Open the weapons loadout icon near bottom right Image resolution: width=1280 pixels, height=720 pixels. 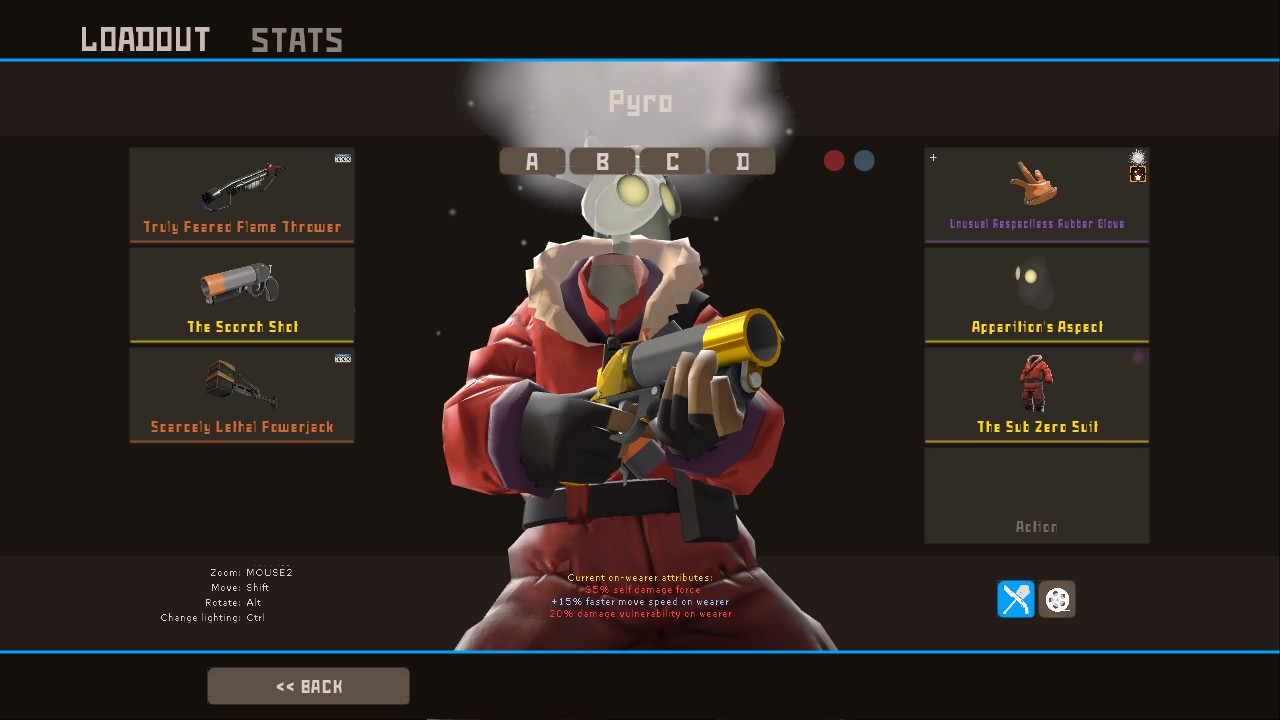coord(1014,599)
